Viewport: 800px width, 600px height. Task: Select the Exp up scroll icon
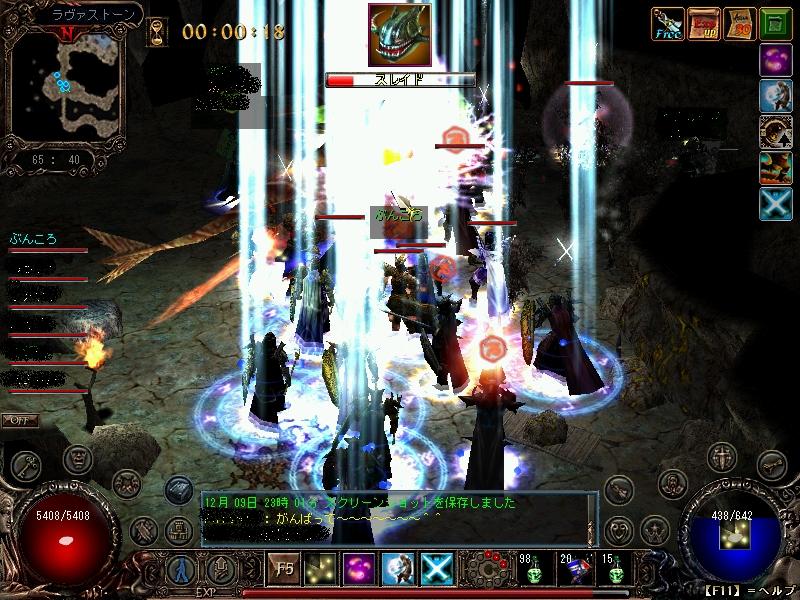point(704,23)
